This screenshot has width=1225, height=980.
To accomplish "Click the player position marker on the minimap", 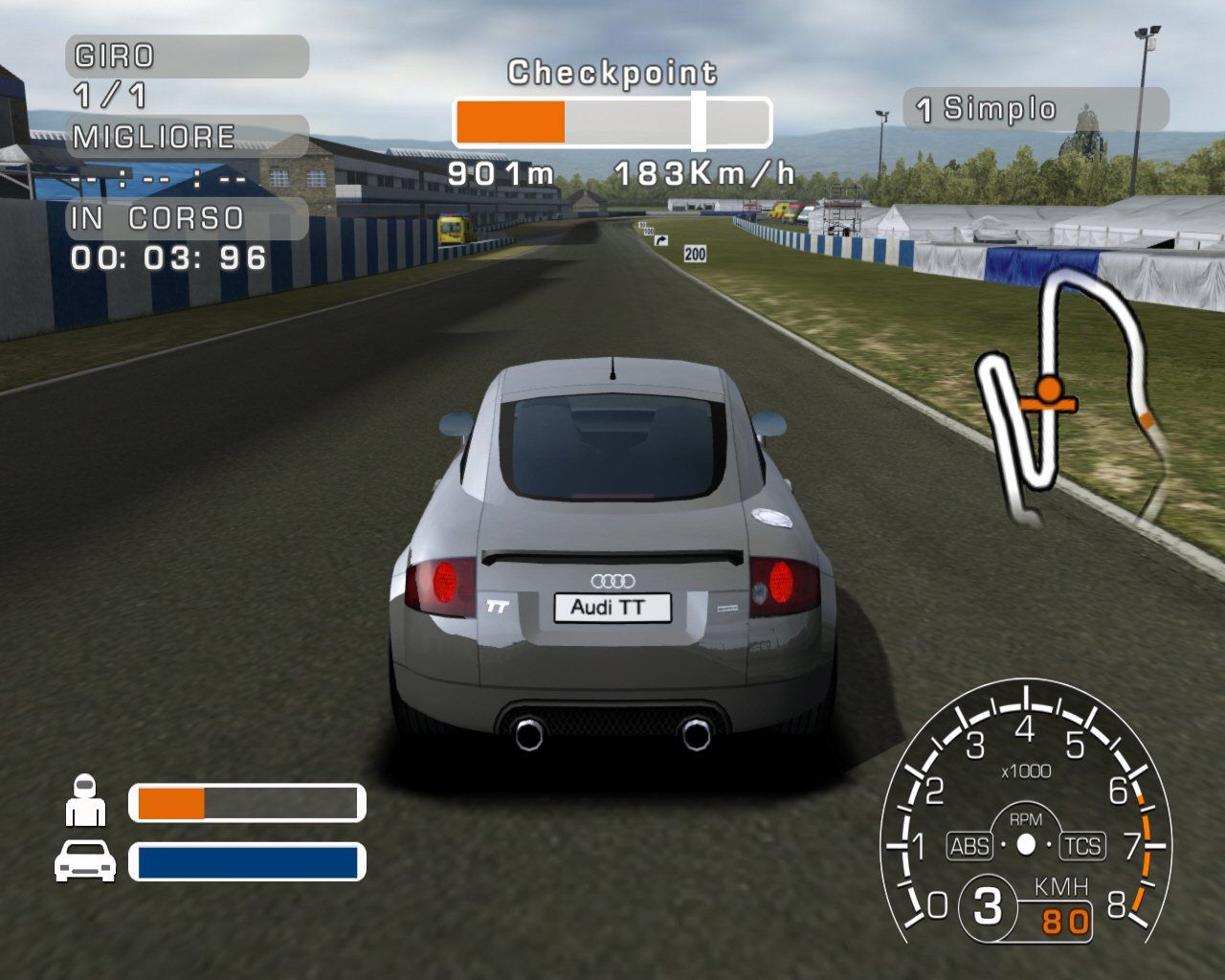I will 1050,390.
